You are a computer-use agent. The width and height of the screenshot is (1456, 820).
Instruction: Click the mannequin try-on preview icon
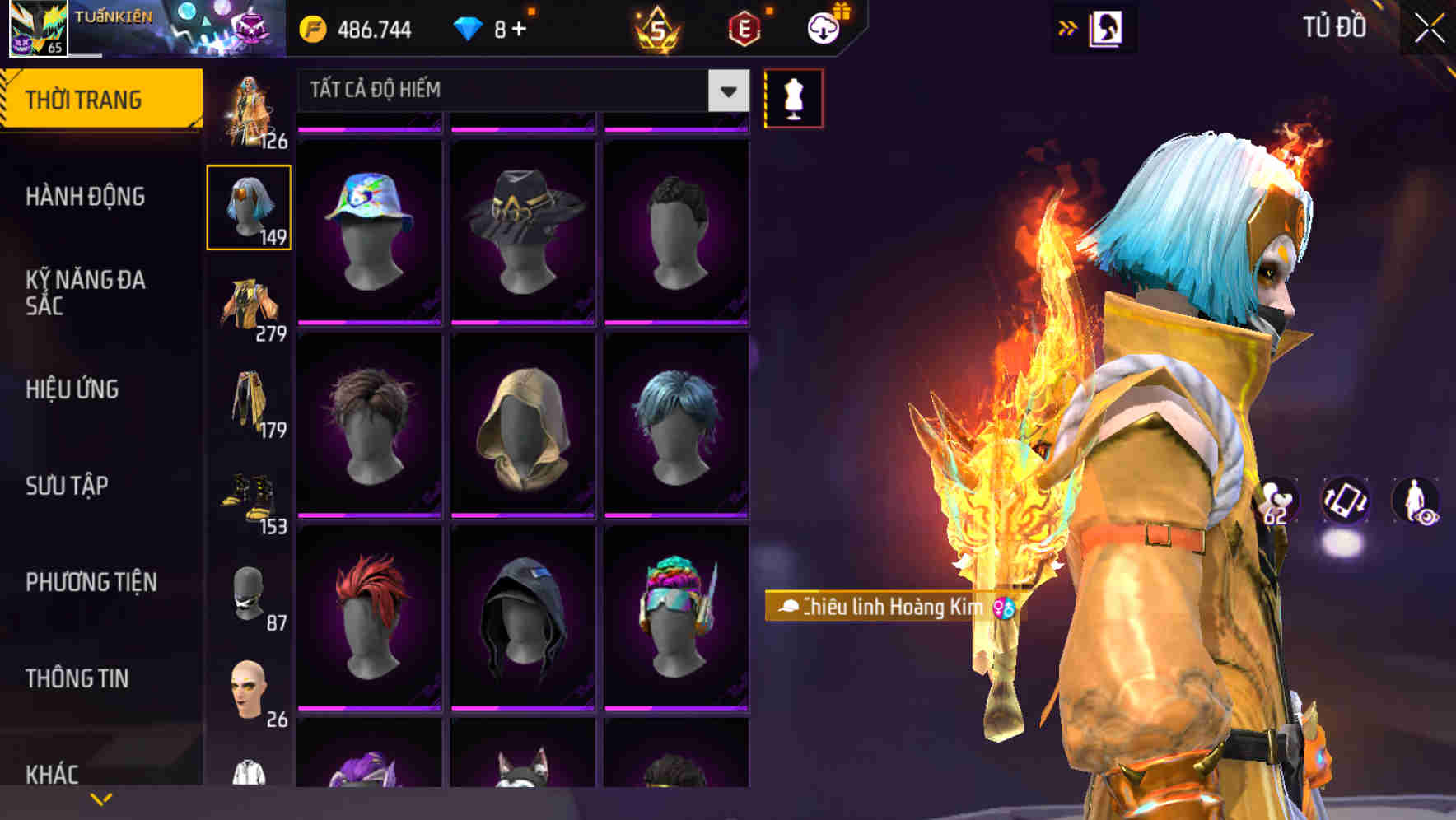tap(793, 98)
